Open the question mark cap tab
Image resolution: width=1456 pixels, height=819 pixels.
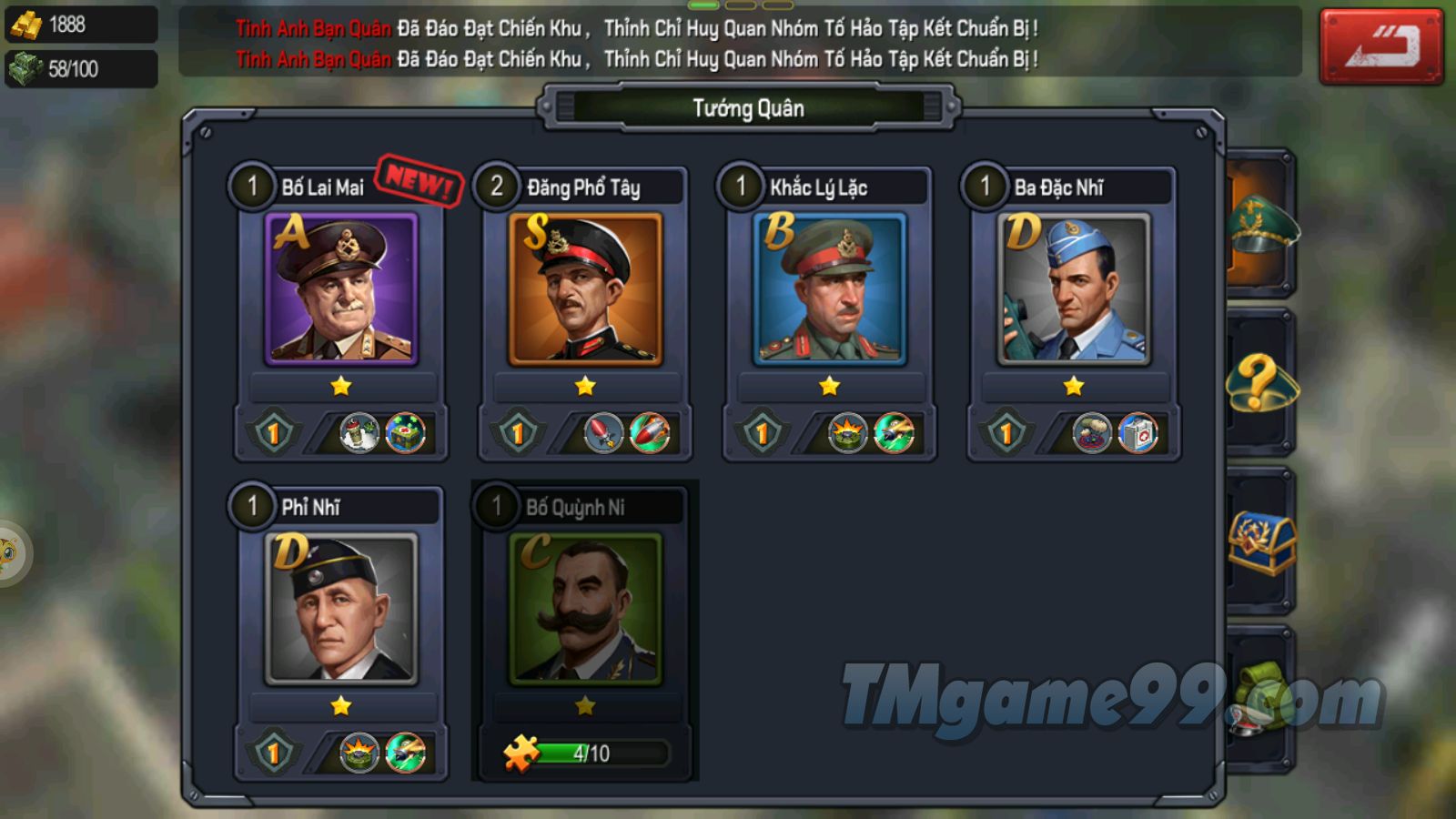tap(1261, 382)
